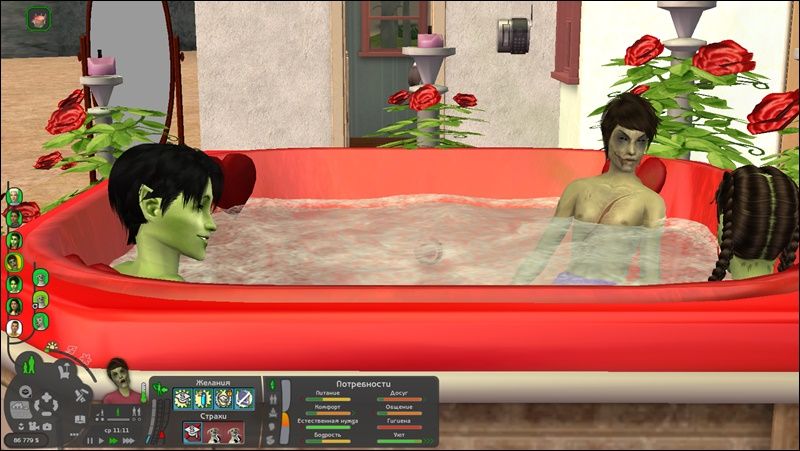This screenshot has height=451, width=800.
Task: Set game speed to normal play
Action: click(101, 440)
